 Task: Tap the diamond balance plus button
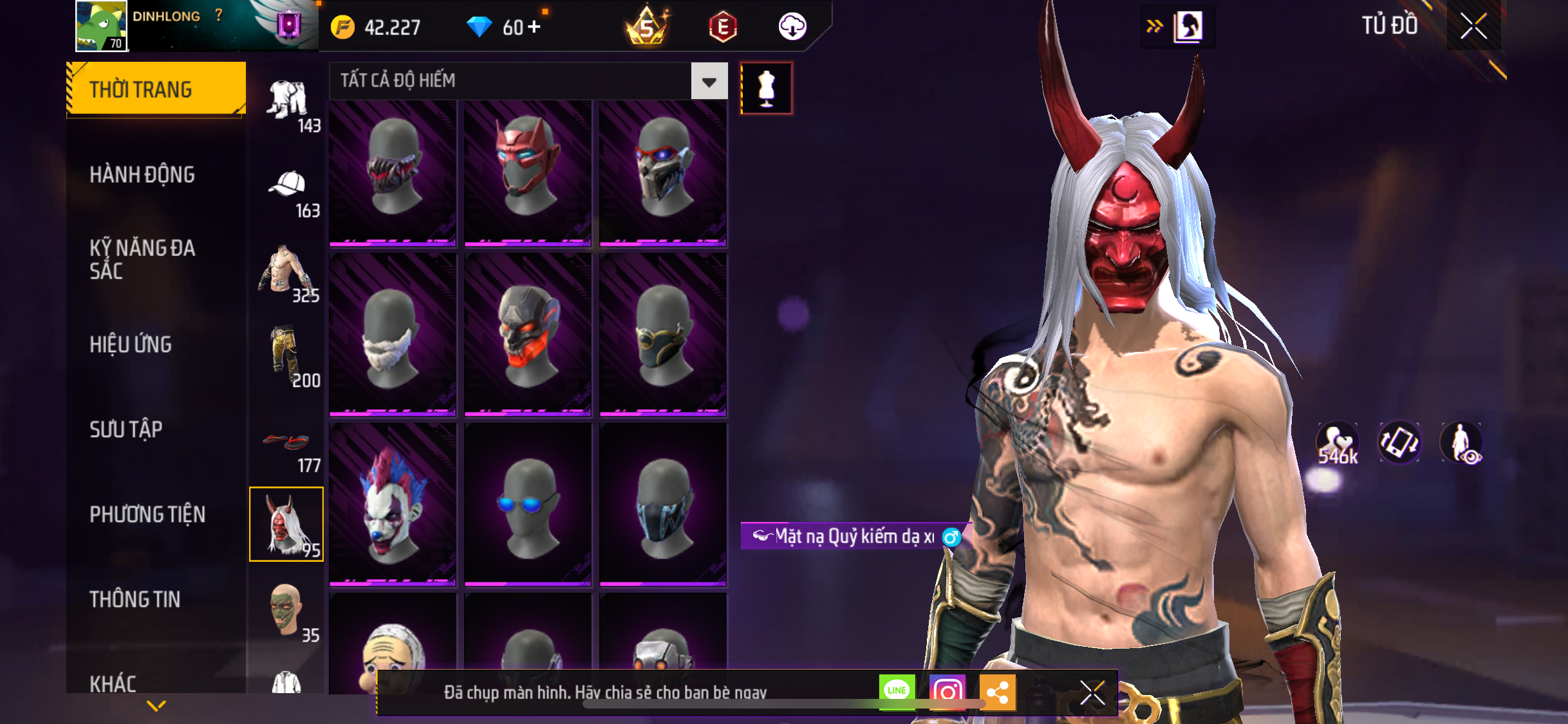534,27
